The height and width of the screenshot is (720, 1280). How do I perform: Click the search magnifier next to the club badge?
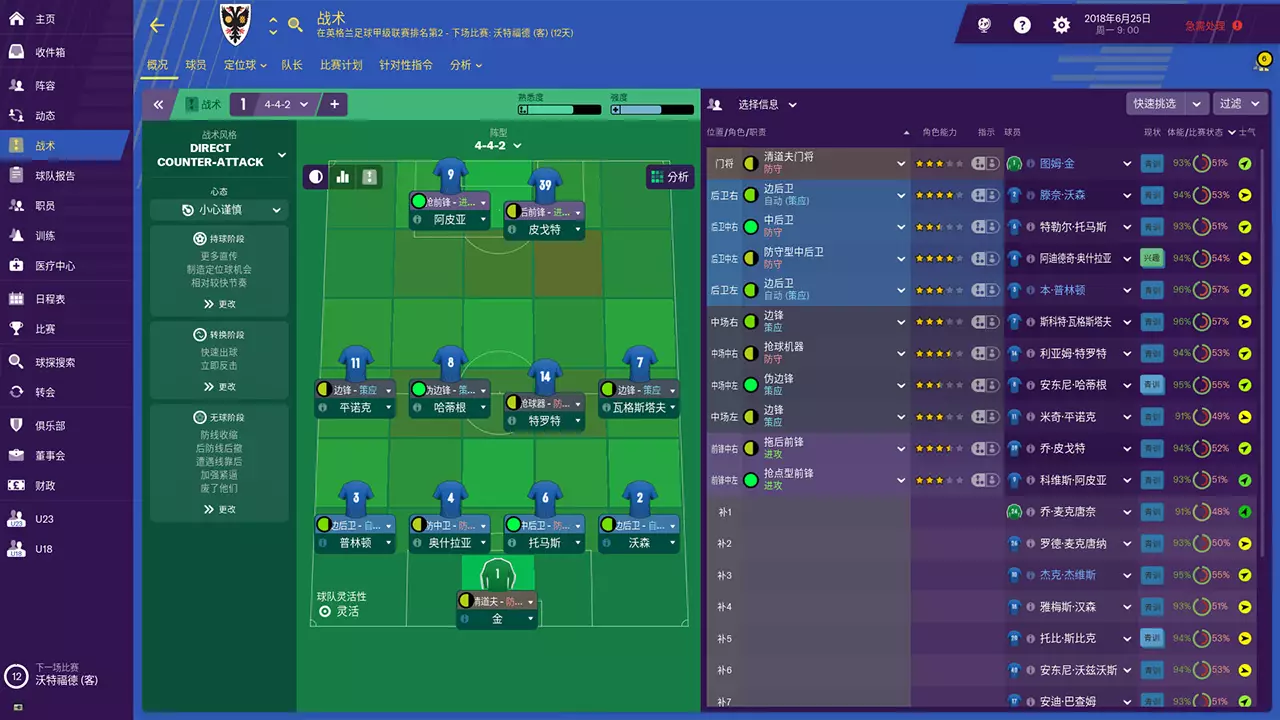295,23
